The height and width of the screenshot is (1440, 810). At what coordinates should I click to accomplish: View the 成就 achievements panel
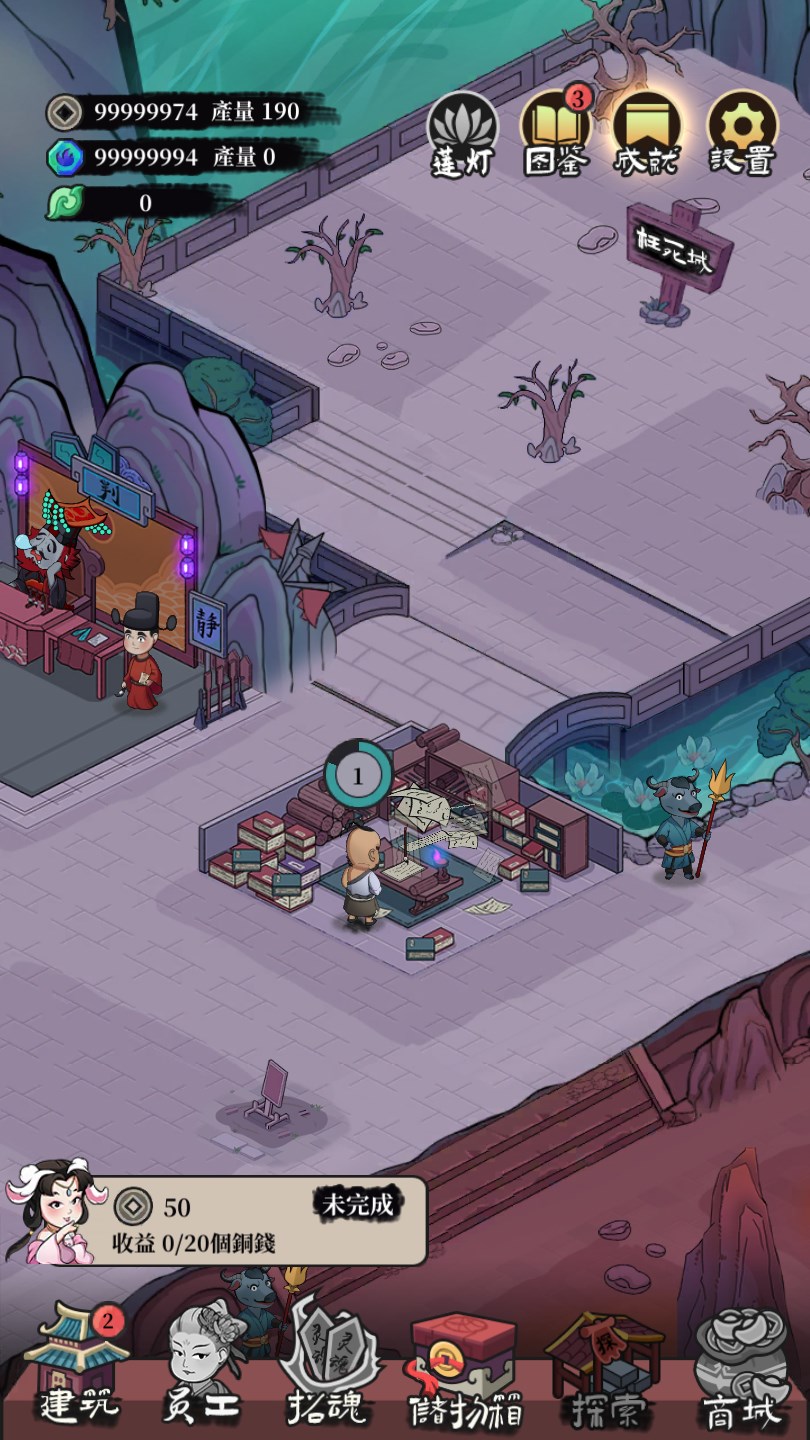[648, 133]
